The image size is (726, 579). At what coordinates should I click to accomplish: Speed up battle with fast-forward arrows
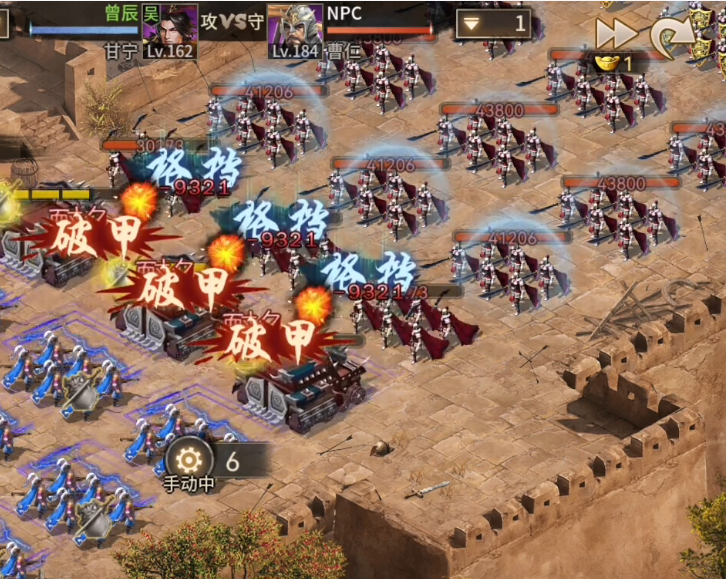[x=616, y=34]
